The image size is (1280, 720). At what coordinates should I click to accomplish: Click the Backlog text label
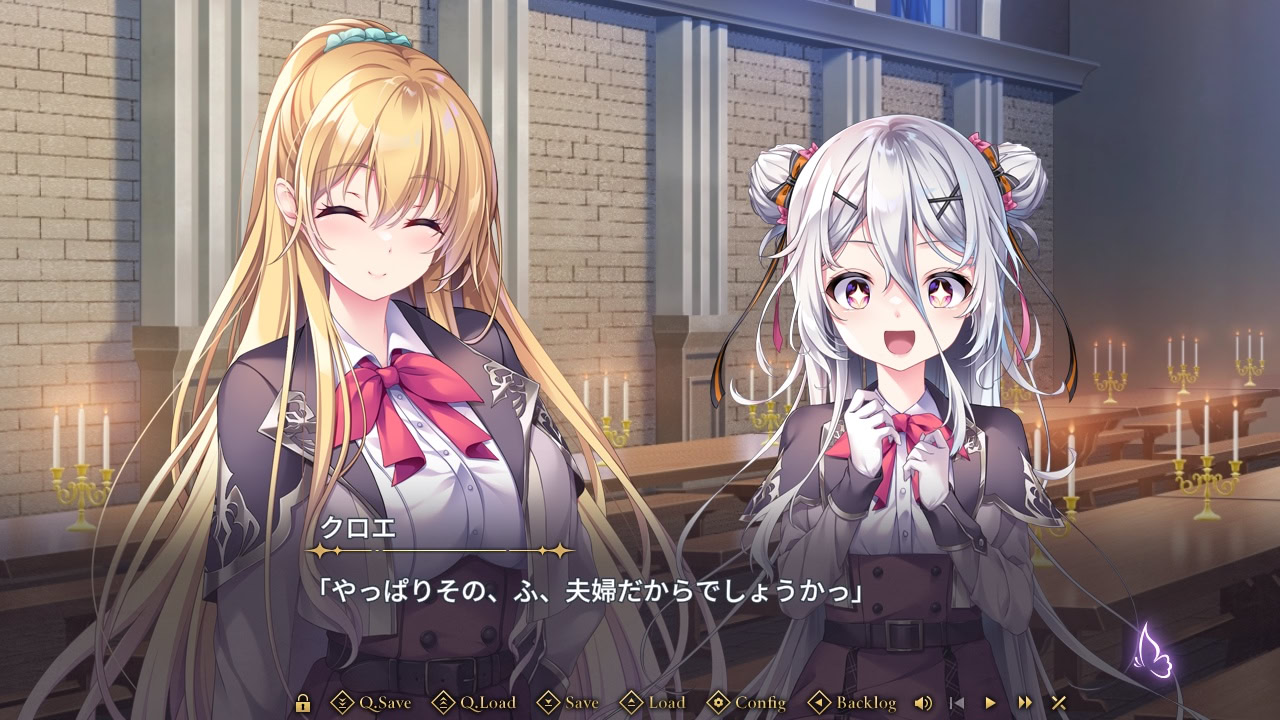point(864,703)
